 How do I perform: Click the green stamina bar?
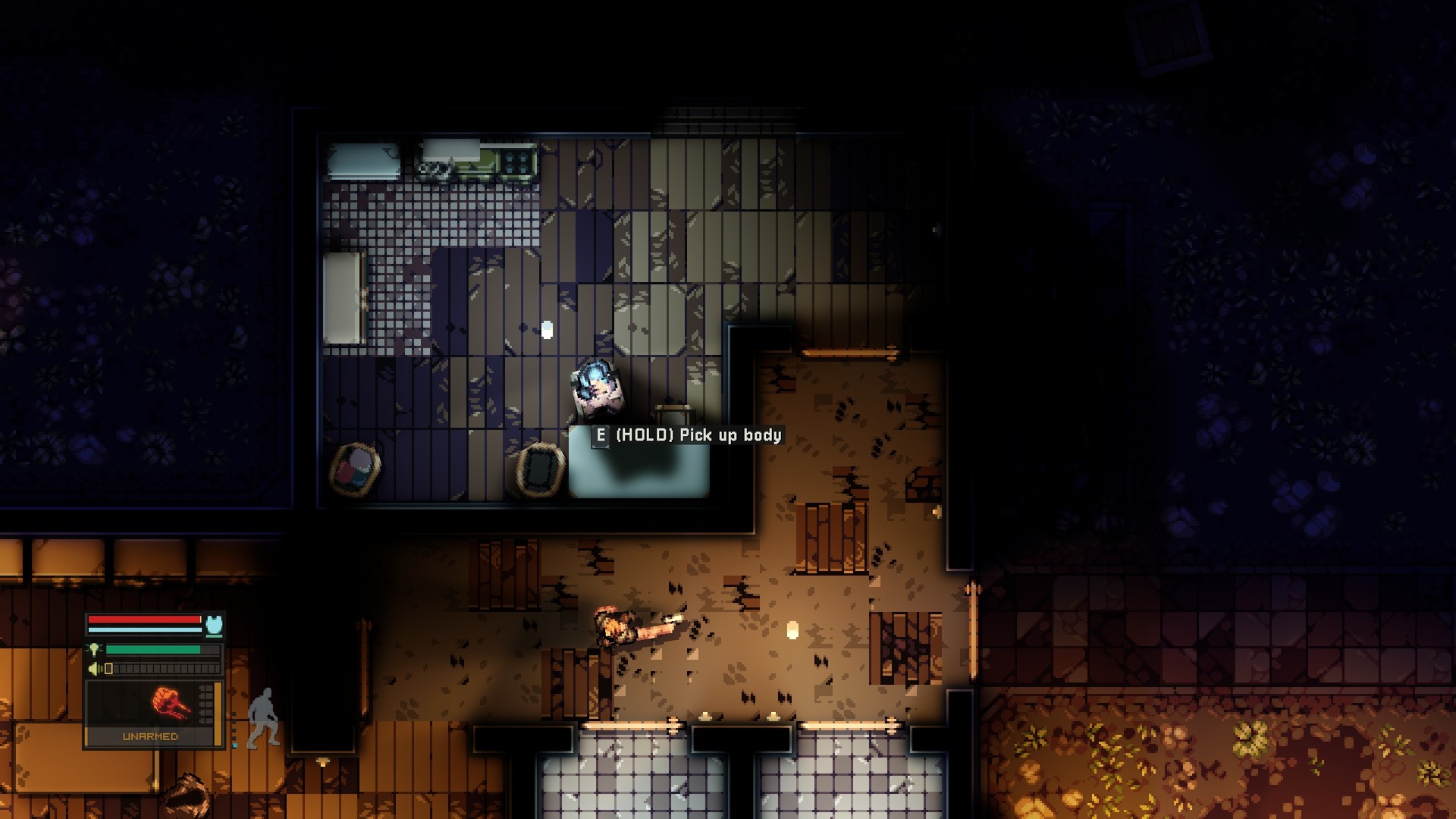click(x=153, y=649)
